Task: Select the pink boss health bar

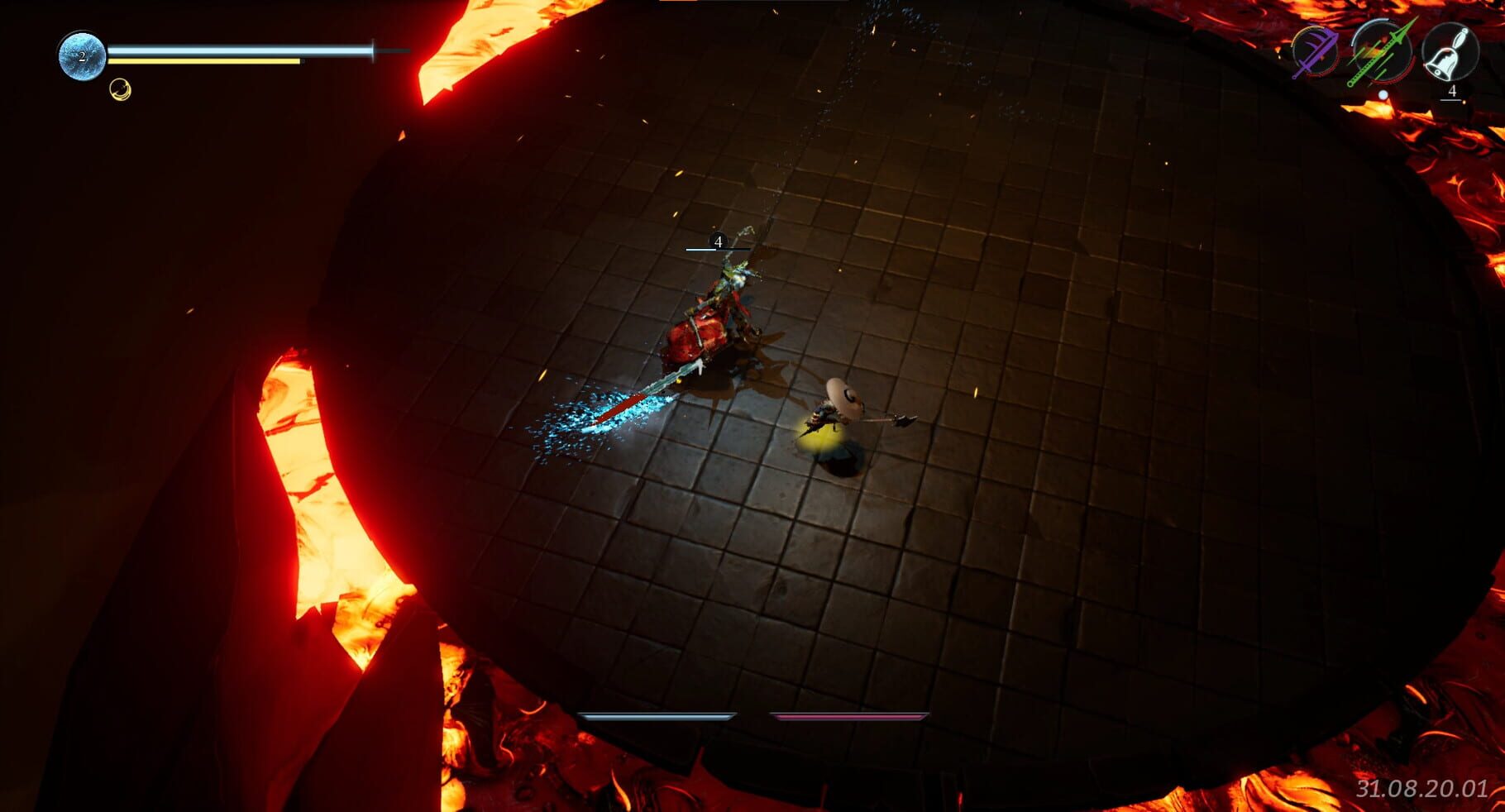Action: (x=852, y=718)
